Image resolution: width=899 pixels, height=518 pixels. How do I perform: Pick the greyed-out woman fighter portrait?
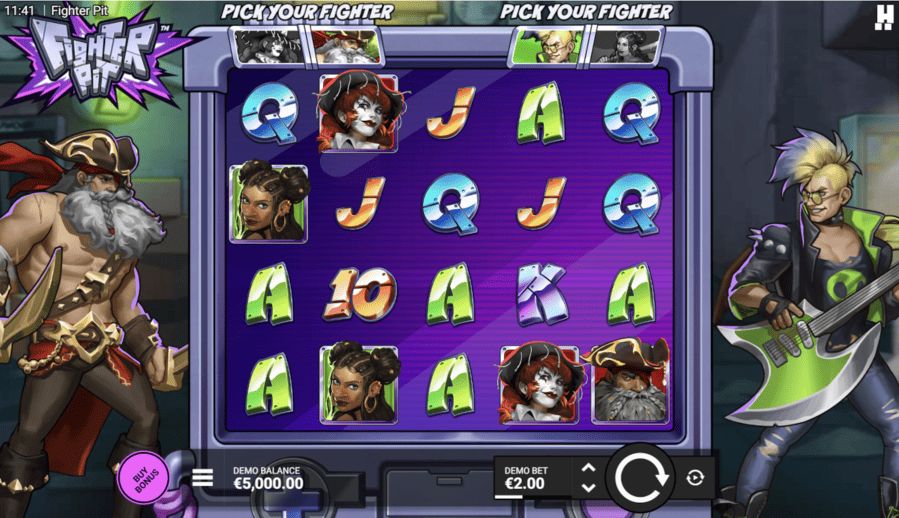625,44
